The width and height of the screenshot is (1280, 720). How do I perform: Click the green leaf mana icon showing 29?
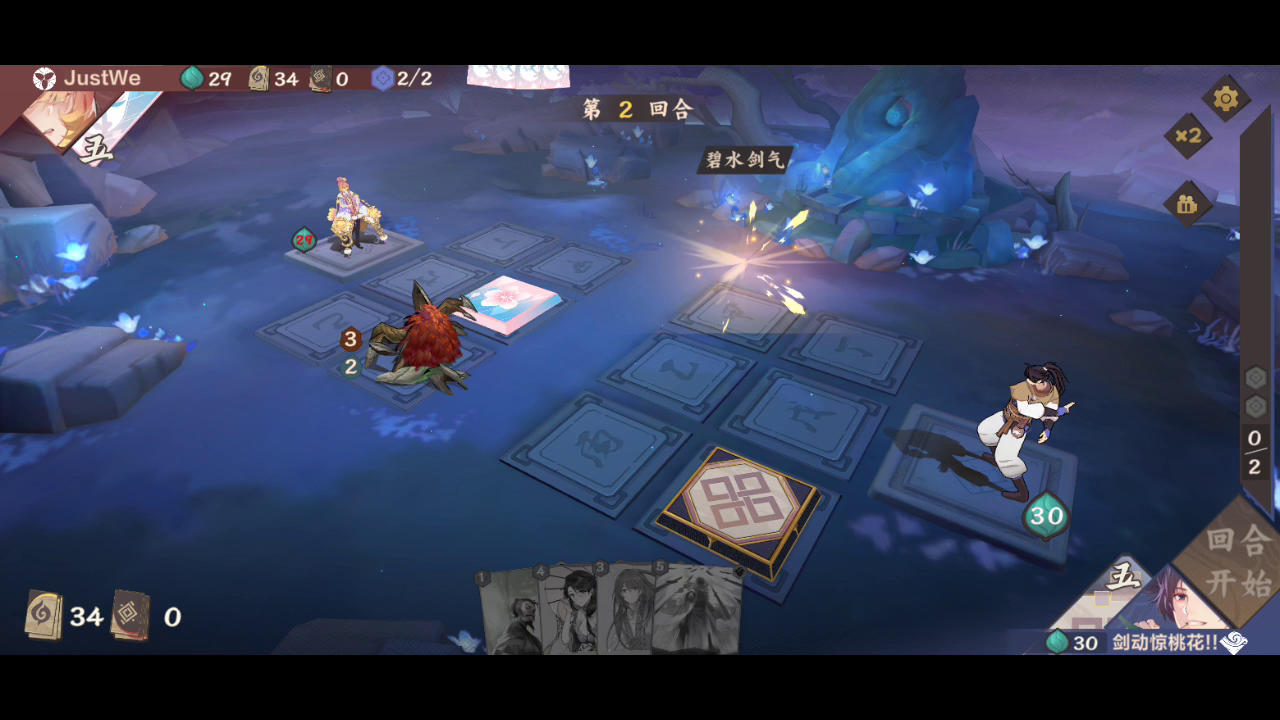(191, 76)
